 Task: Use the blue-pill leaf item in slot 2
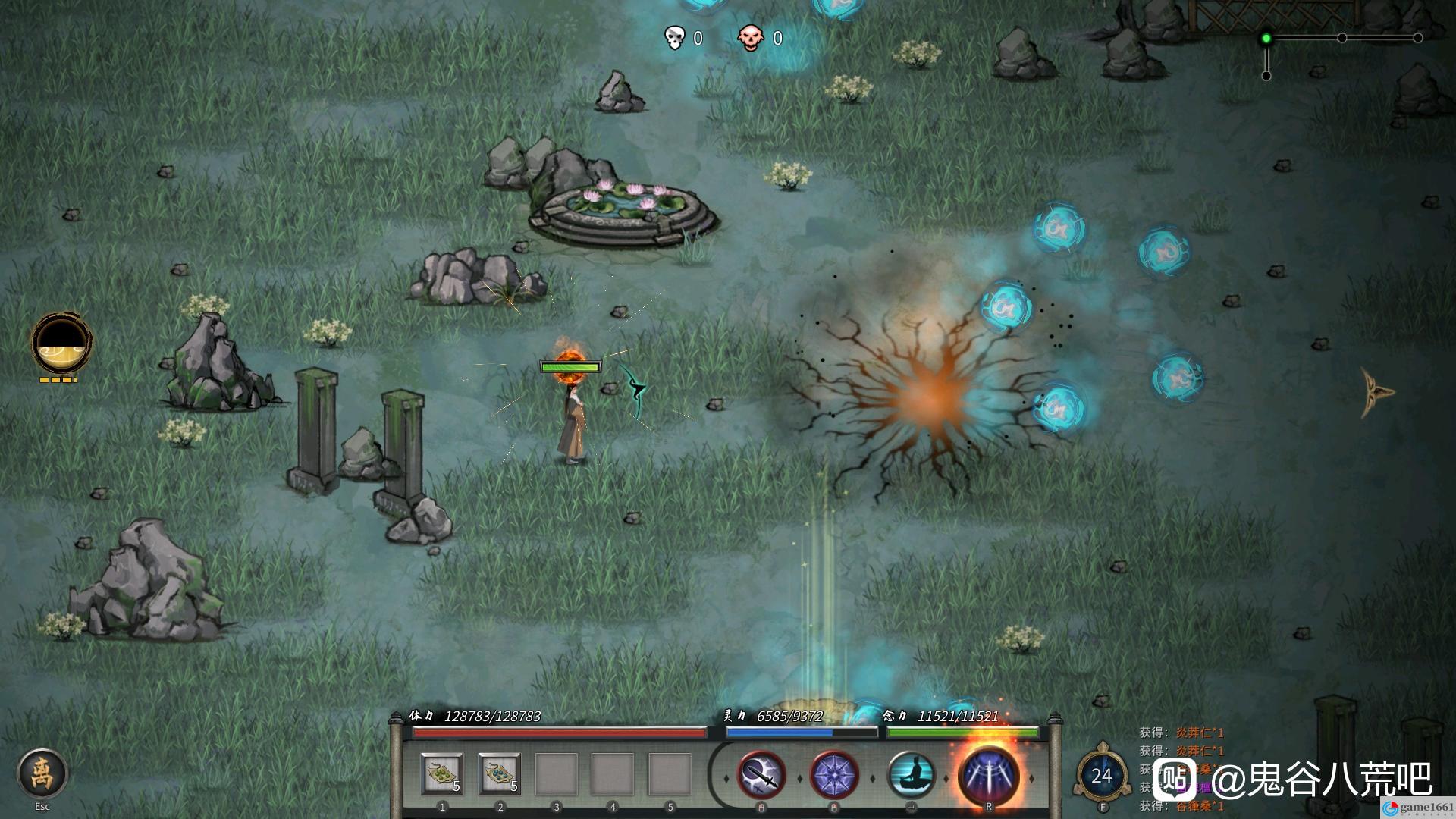(500, 774)
